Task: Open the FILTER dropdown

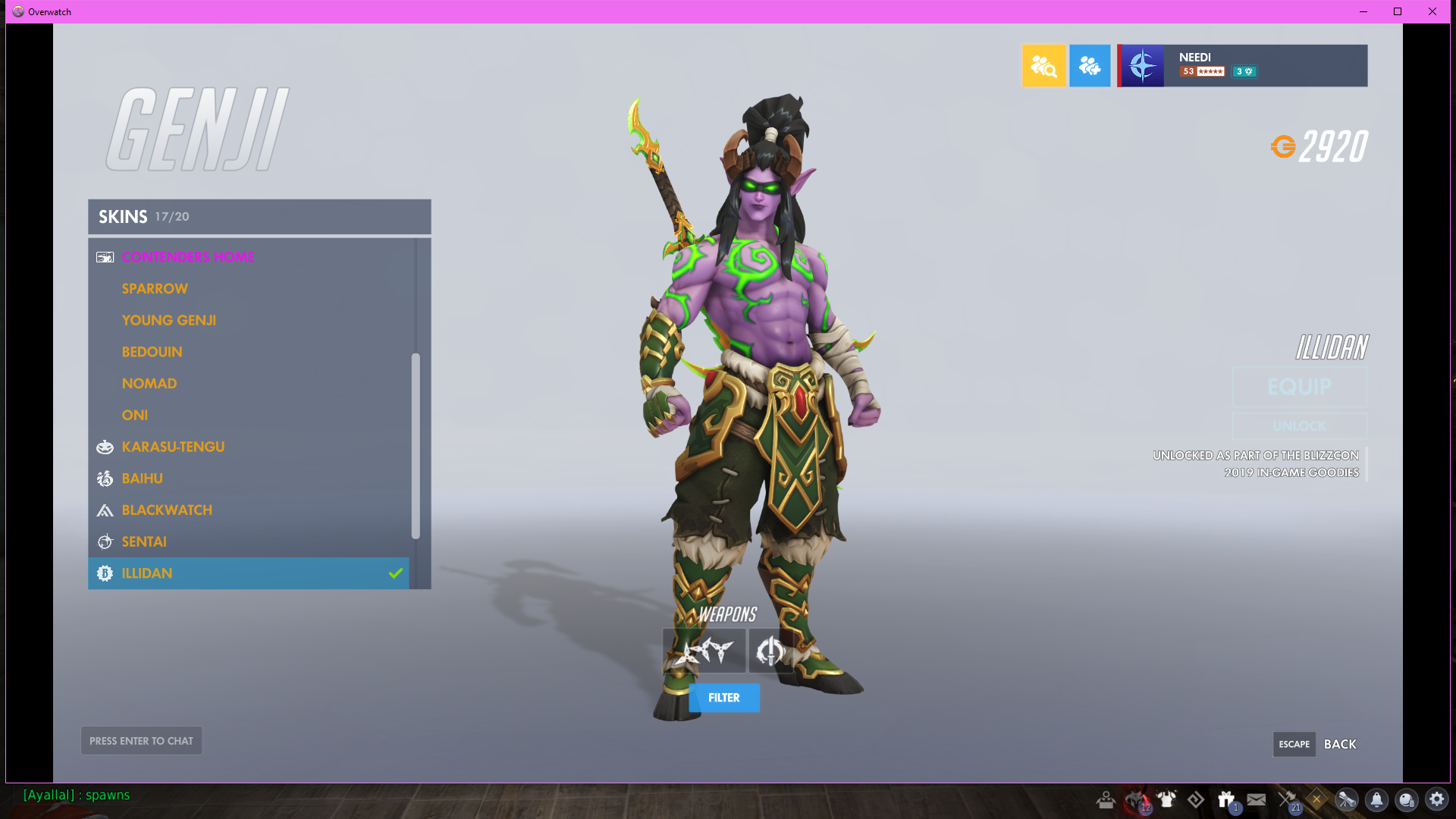Action: pos(723,698)
